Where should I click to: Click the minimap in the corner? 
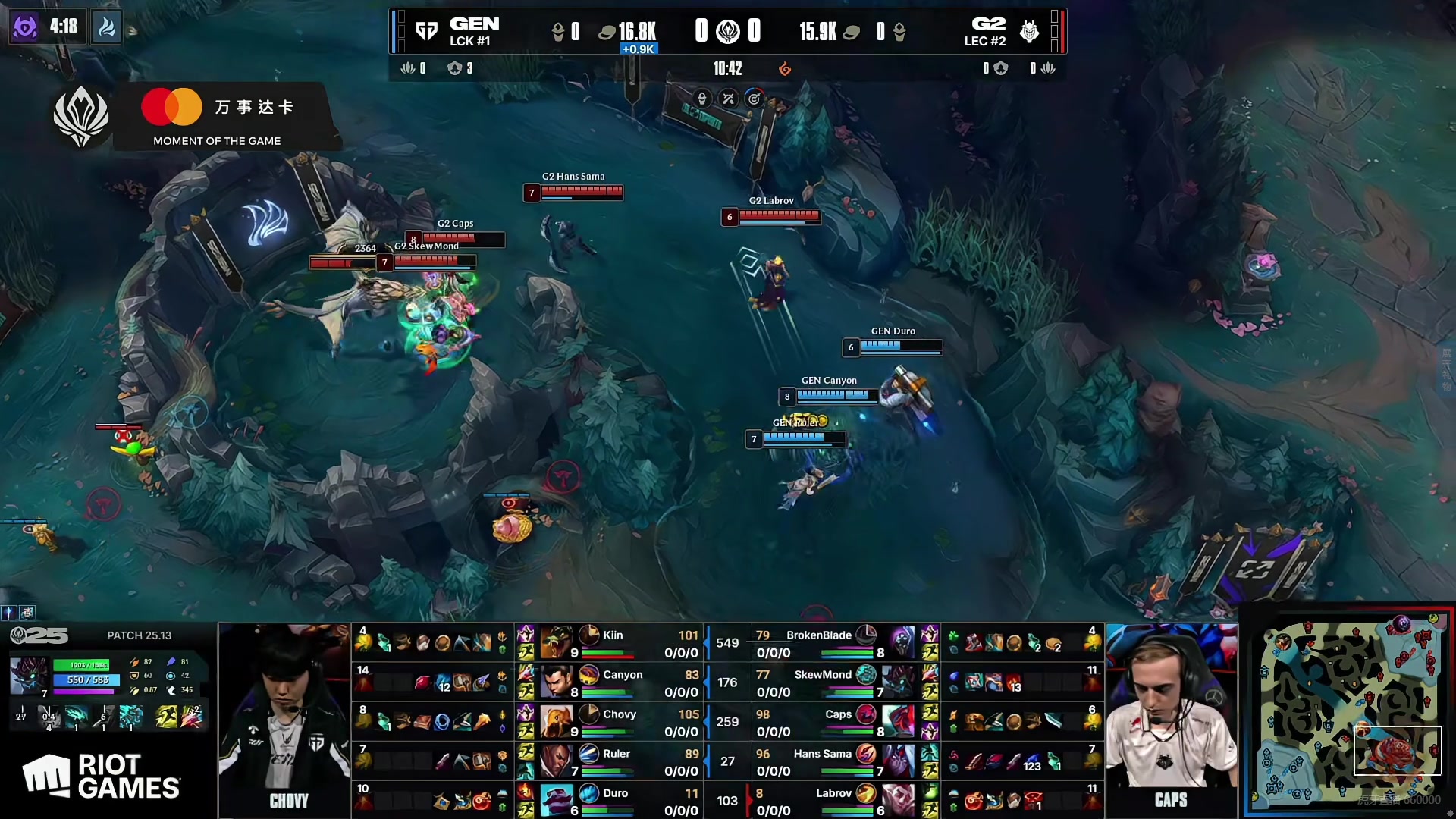click(1350, 711)
